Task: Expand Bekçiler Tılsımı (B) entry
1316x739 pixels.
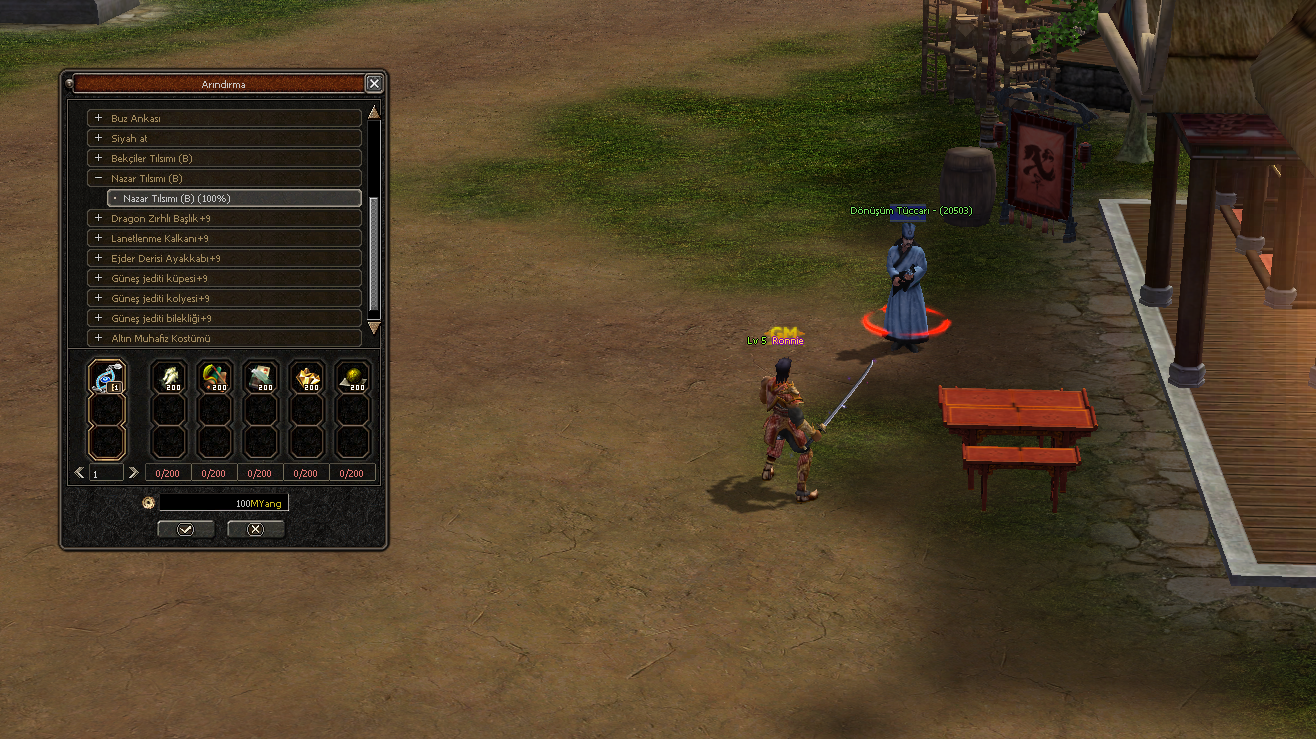Action: (98, 158)
